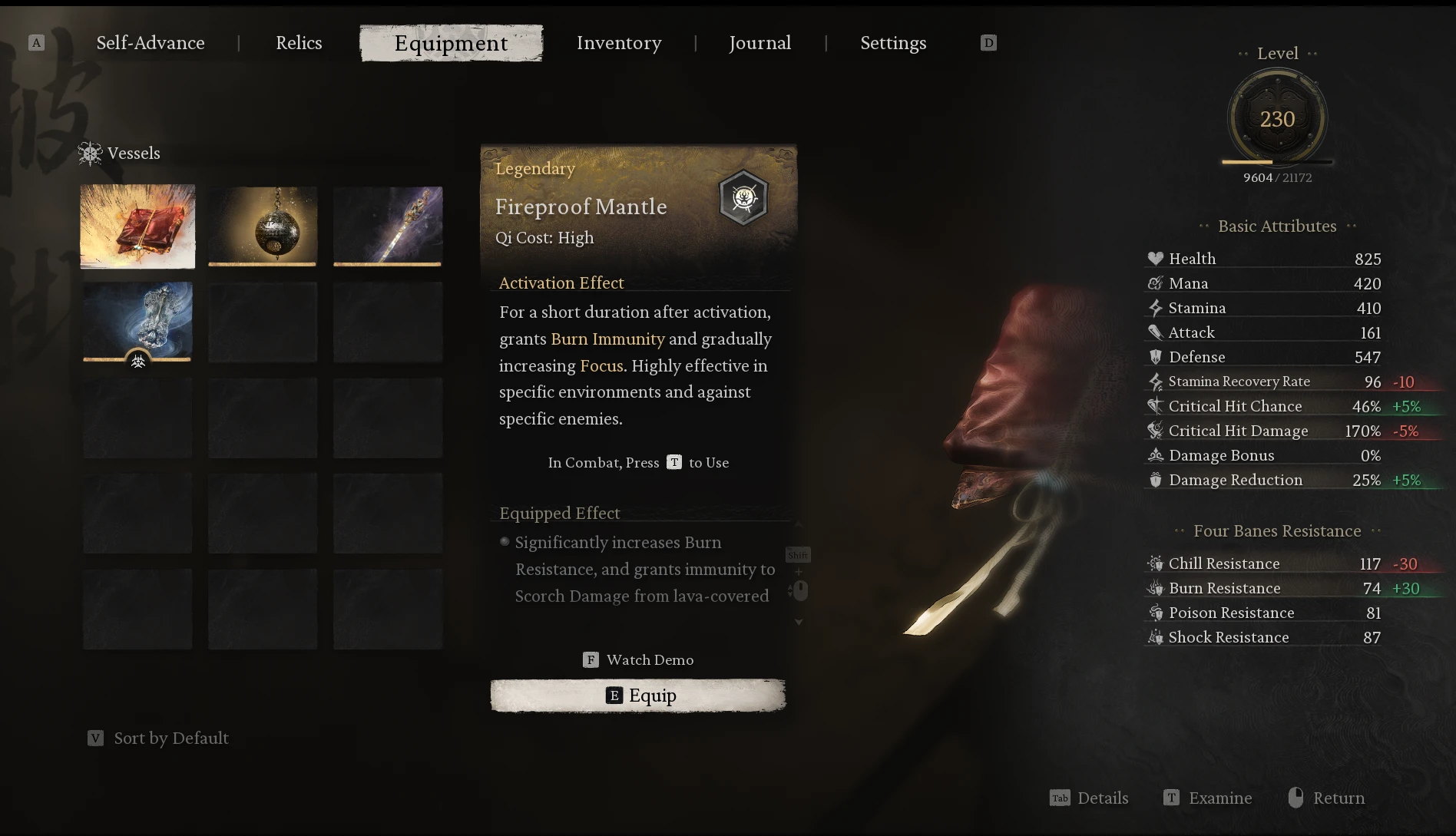Switch to the Self-Advance tab
The width and height of the screenshot is (1456, 836).
point(151,43)
